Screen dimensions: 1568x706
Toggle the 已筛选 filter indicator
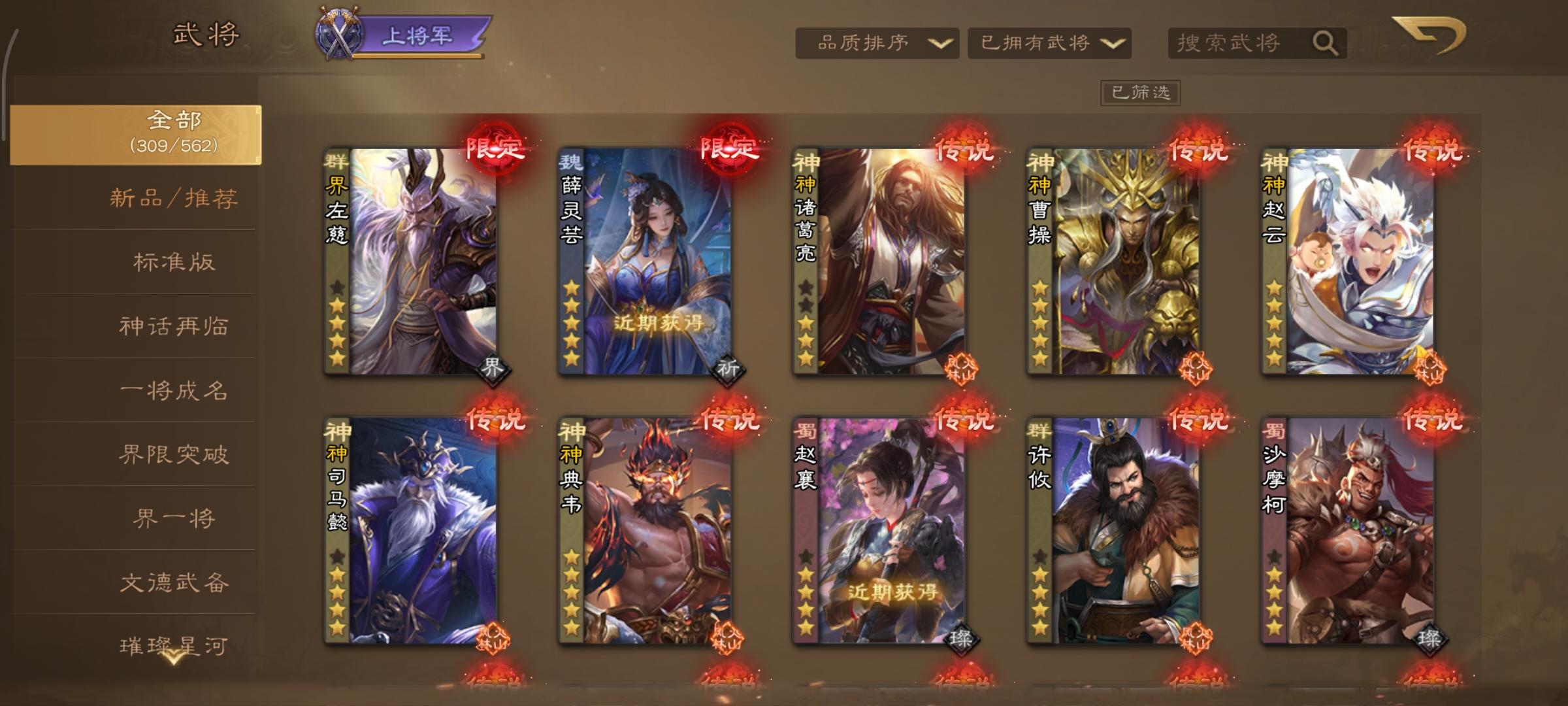pyautogui.click(x=1140, y=92)
